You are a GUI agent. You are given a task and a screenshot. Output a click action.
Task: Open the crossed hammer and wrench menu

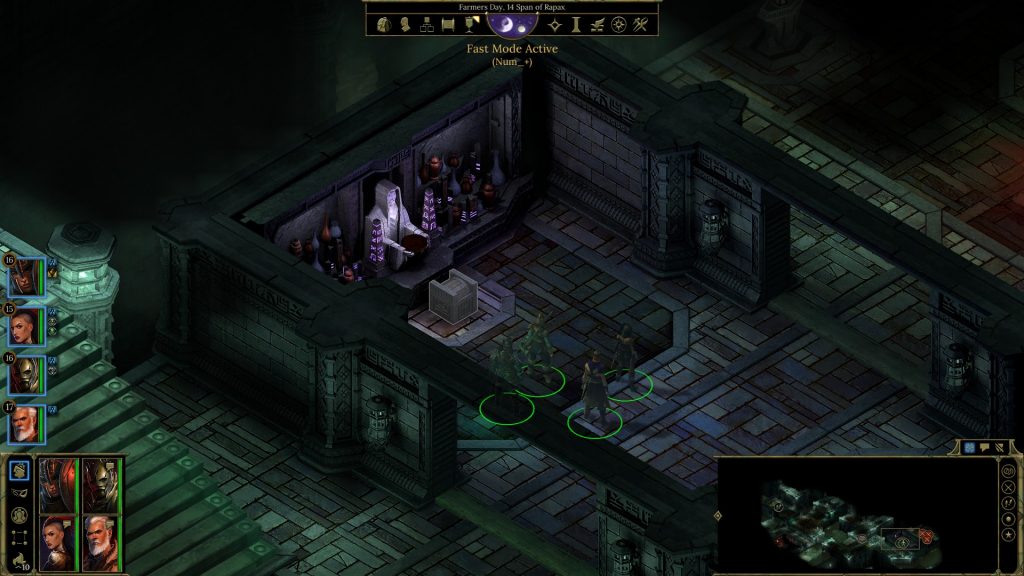click(x=641, y=24)
